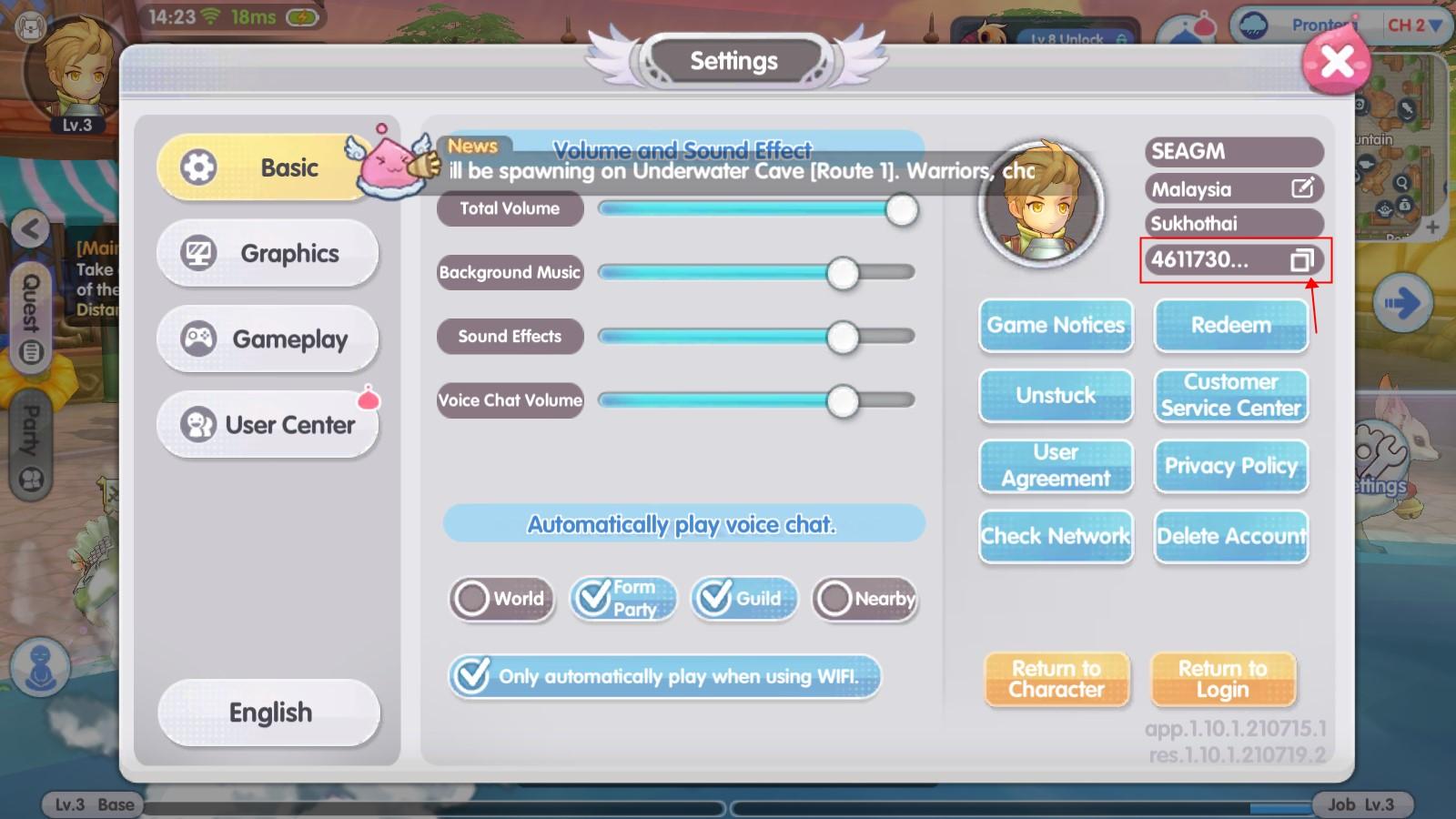Image resolution: width=1456 pixels, height=819 pixels.
Task: Enable the World voice chat channel
Action: pos(474,600)
